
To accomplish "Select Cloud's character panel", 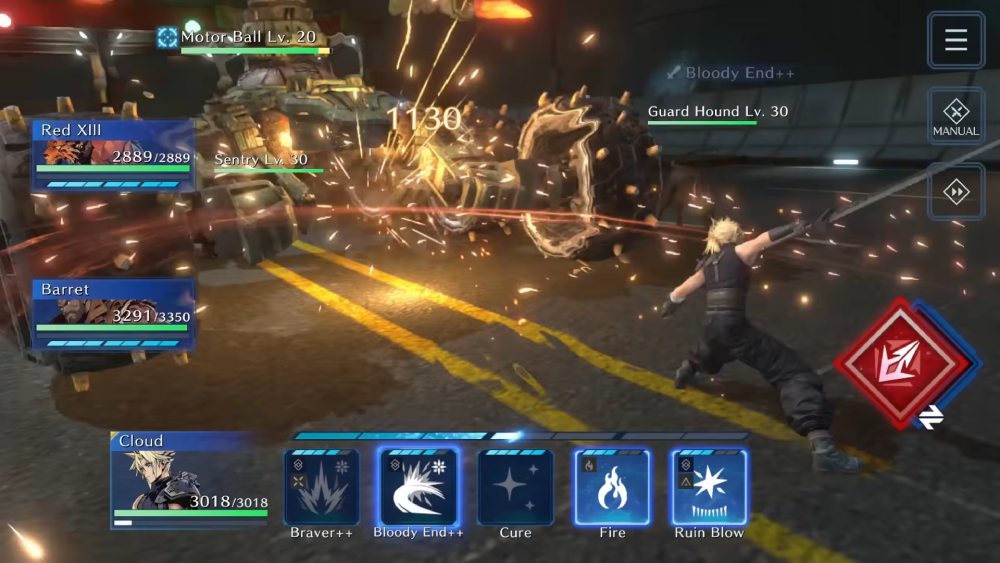I will click(190, 478).
